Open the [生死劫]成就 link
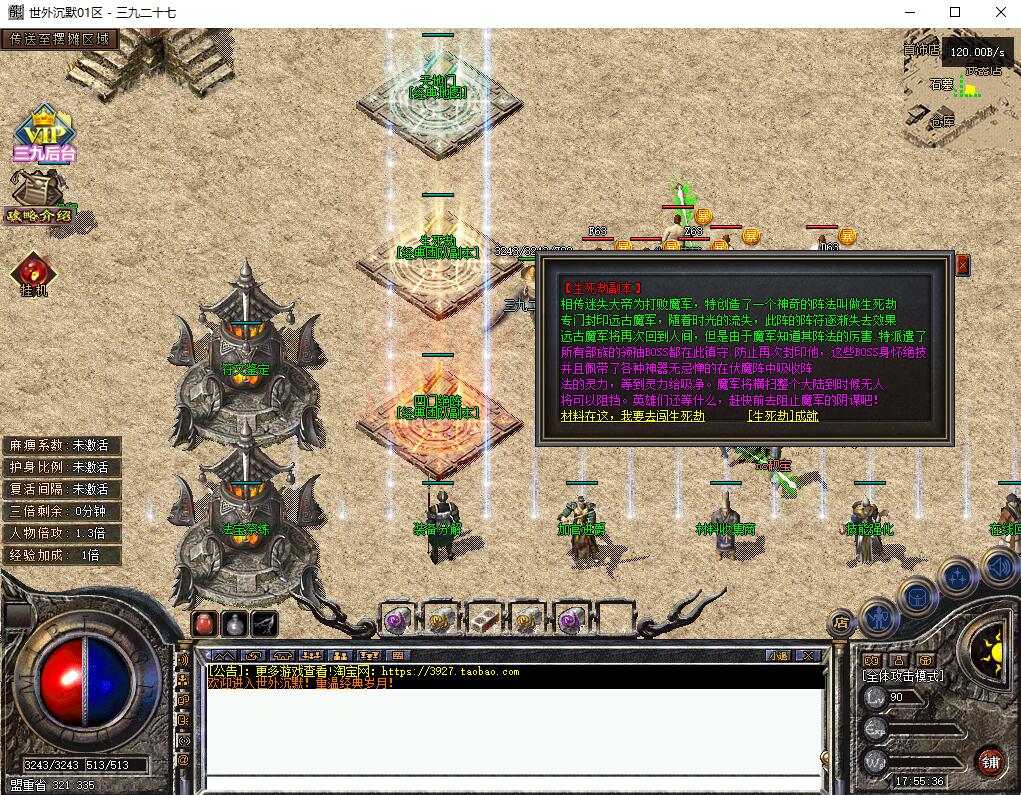 pos(782,416)
